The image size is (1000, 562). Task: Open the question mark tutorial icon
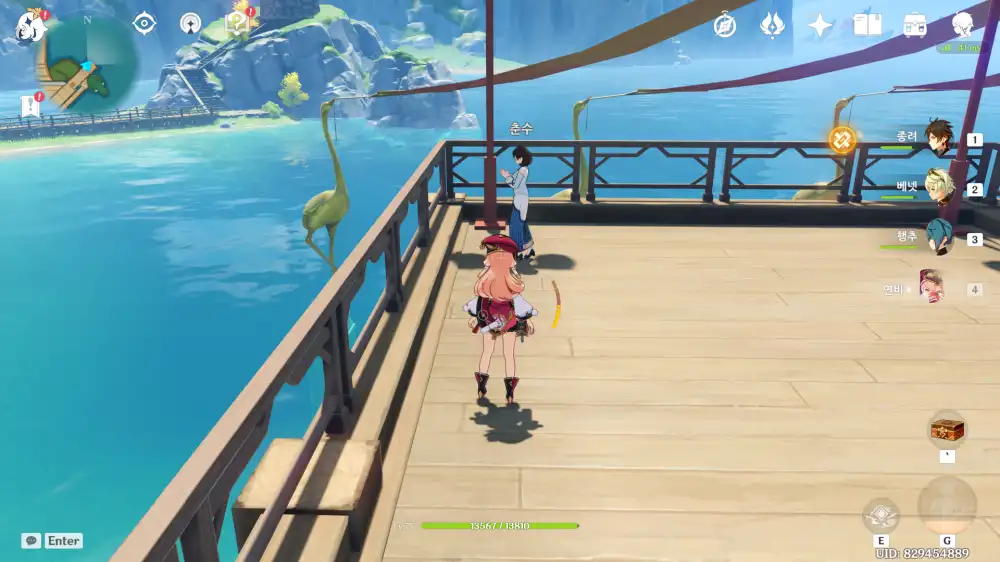(x=238, y=23)
